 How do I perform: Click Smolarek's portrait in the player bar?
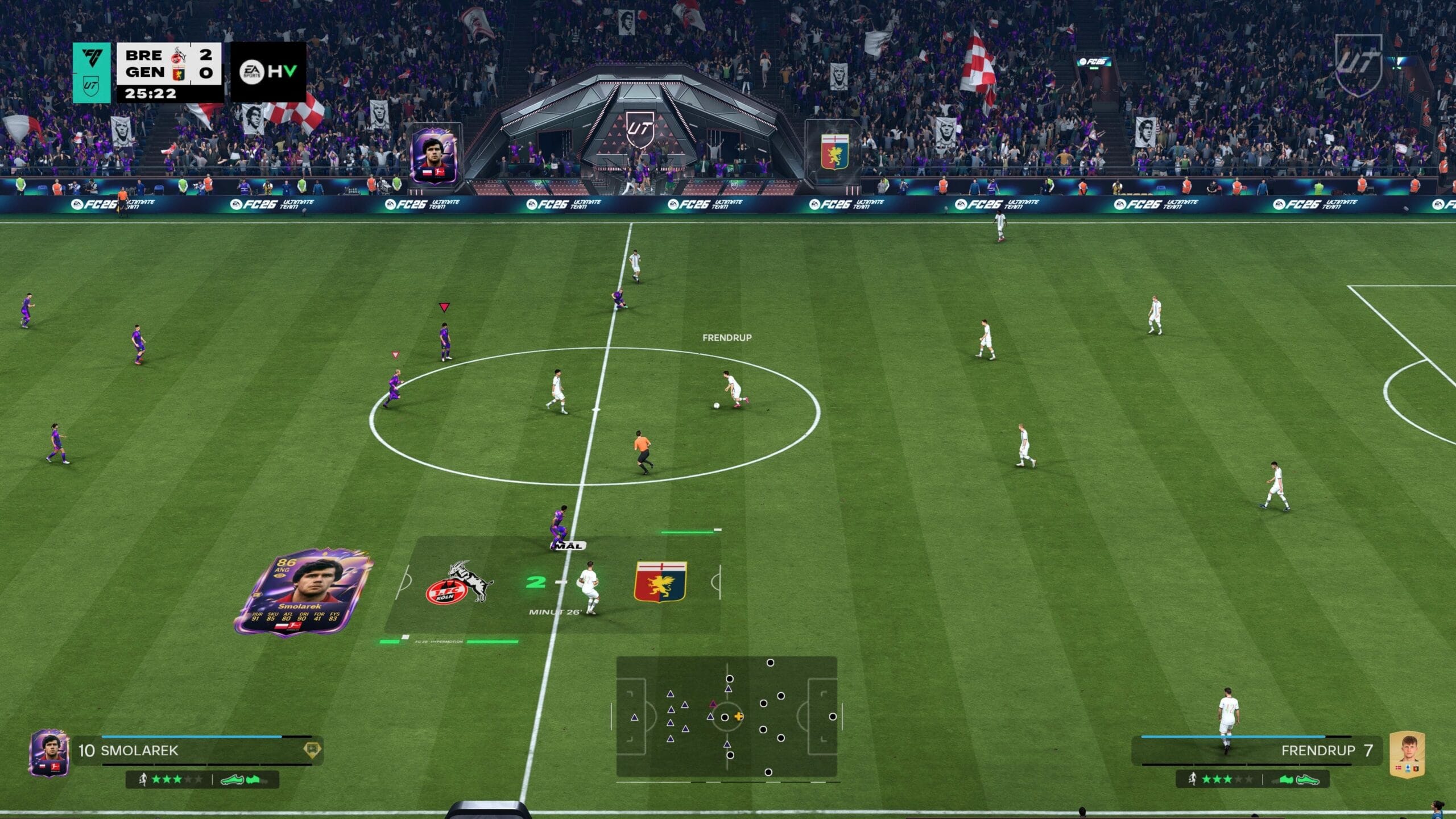(x=49, y=752)
